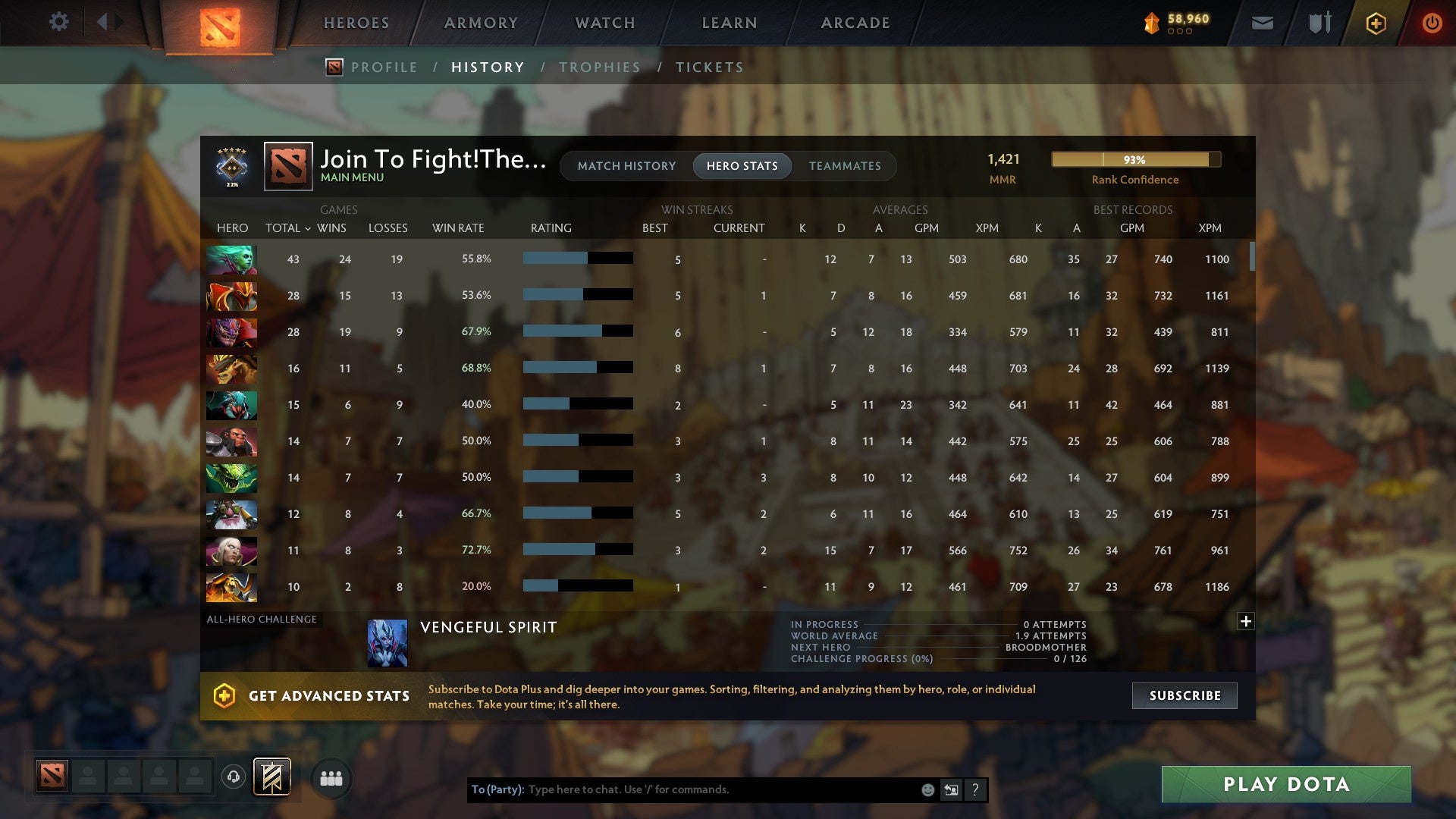Click the party chat input field
Viewport: 1456px width, 819px height.
point(720,789)
